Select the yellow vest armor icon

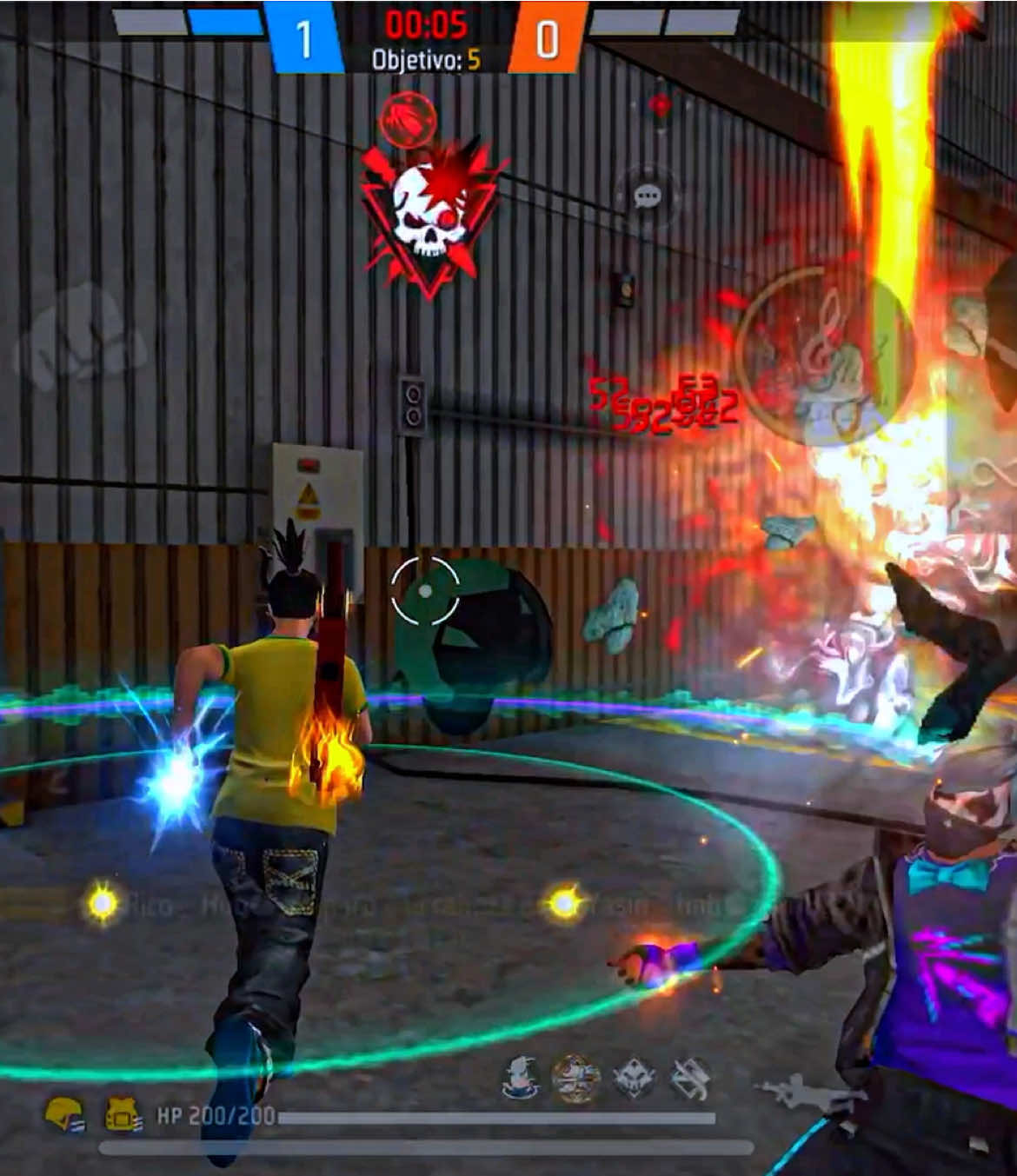coord(123,1113)
